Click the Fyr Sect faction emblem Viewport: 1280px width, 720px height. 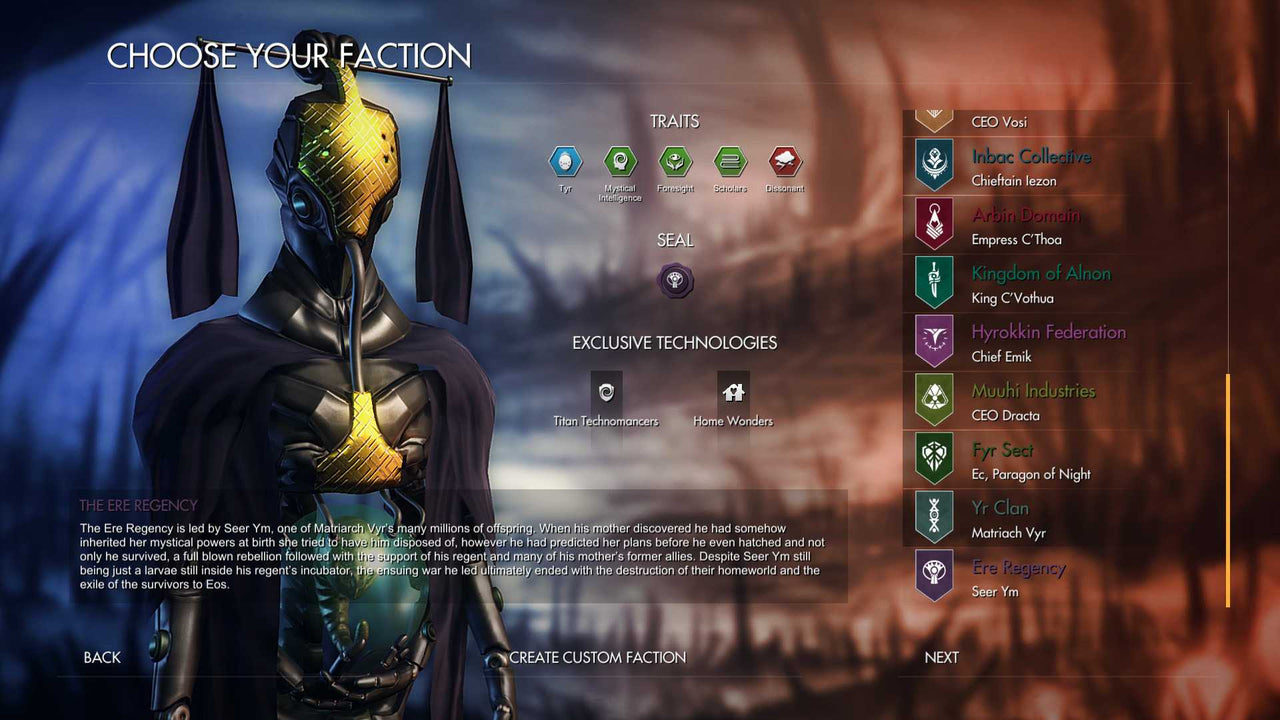[932, 458]
